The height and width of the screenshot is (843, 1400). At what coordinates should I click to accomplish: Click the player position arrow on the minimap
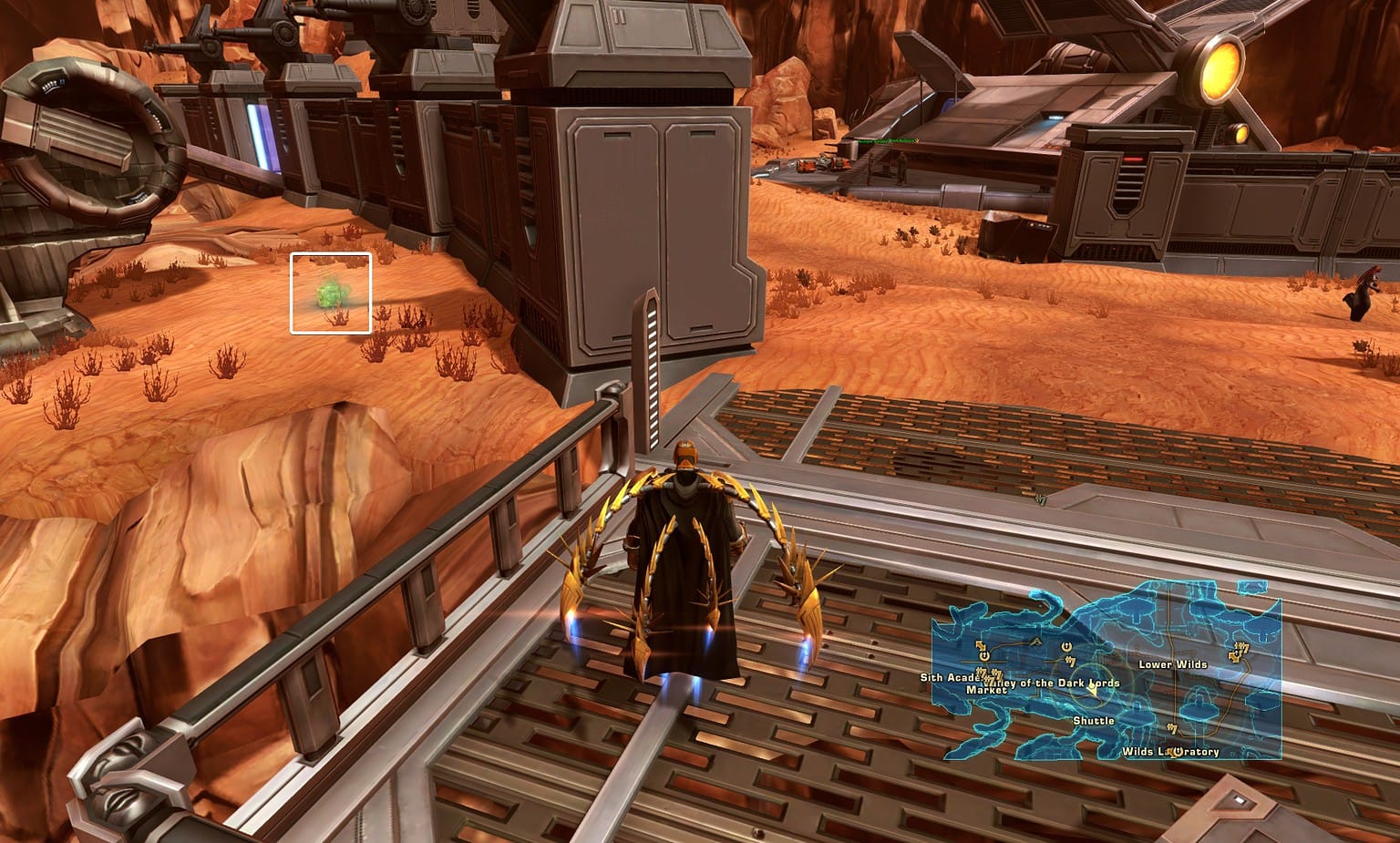coord(1092,691)
